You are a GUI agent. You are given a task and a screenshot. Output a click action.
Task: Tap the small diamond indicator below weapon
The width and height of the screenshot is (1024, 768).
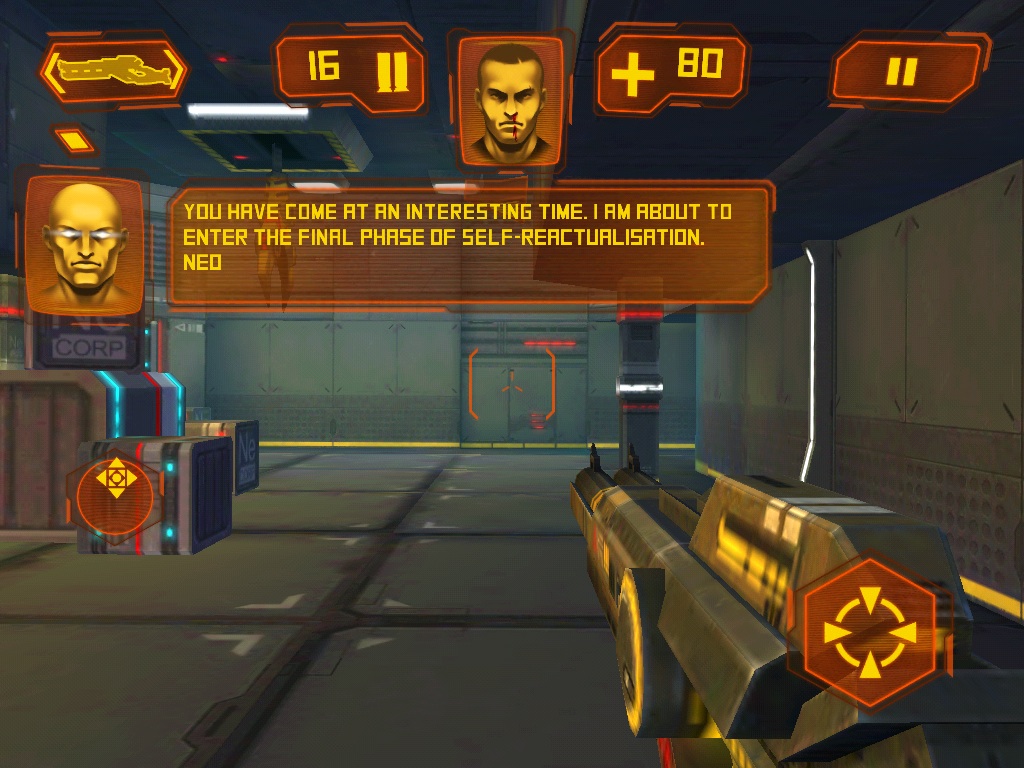click(74, 140)
